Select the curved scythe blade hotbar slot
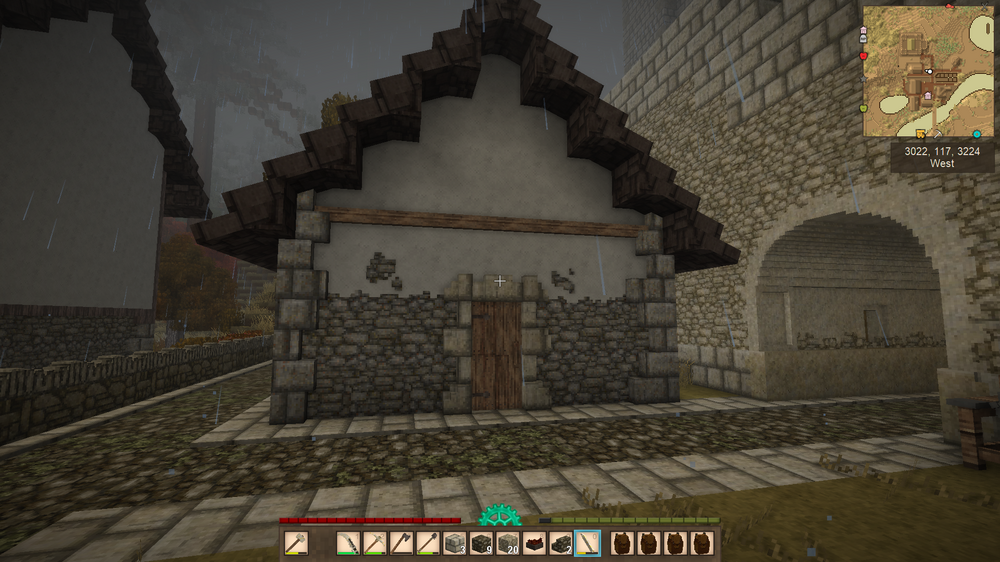This screenshot has height=562, width=1000. coord(348,543)
